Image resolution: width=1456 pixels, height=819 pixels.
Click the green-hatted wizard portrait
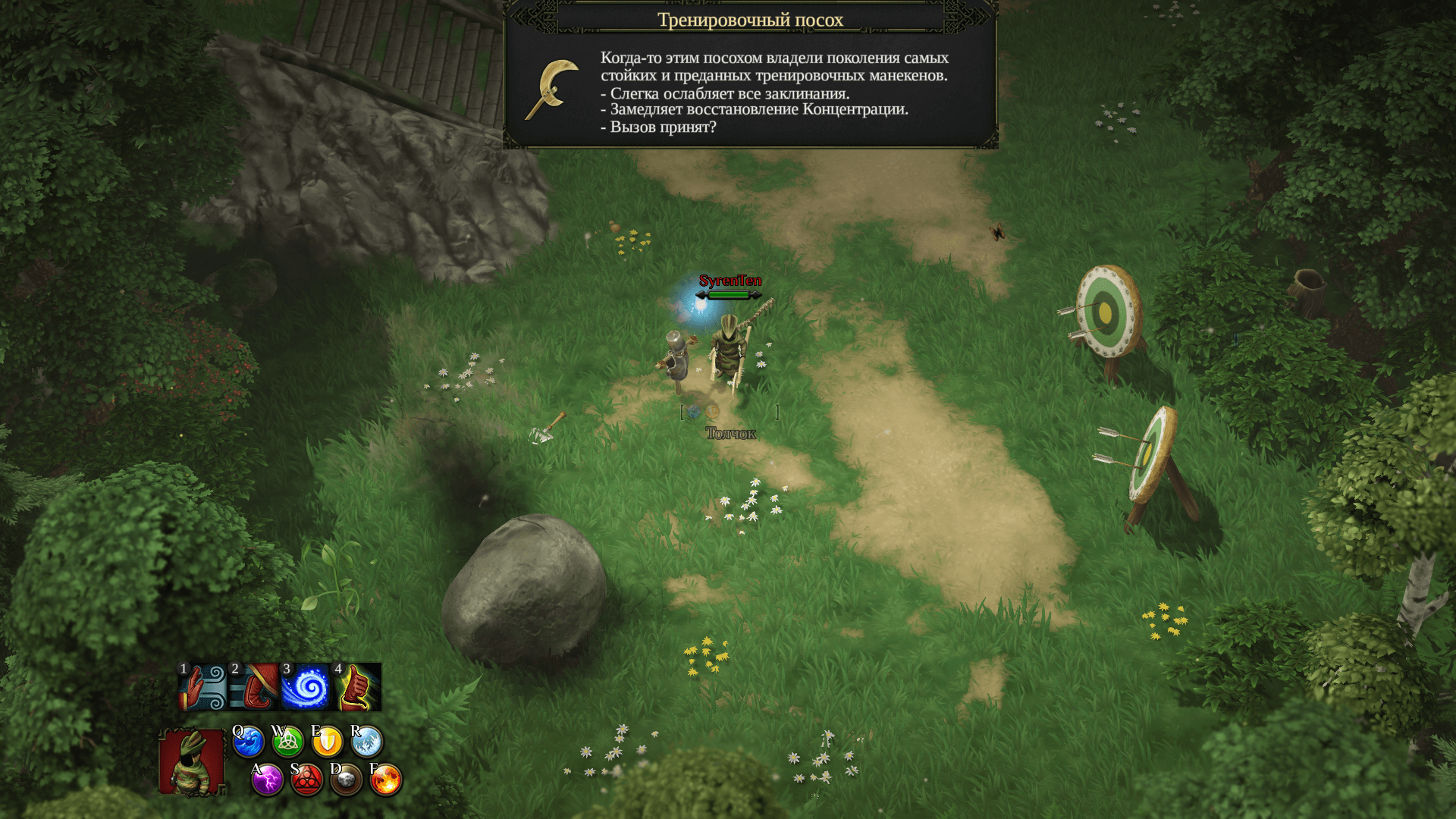click(192, 762)
